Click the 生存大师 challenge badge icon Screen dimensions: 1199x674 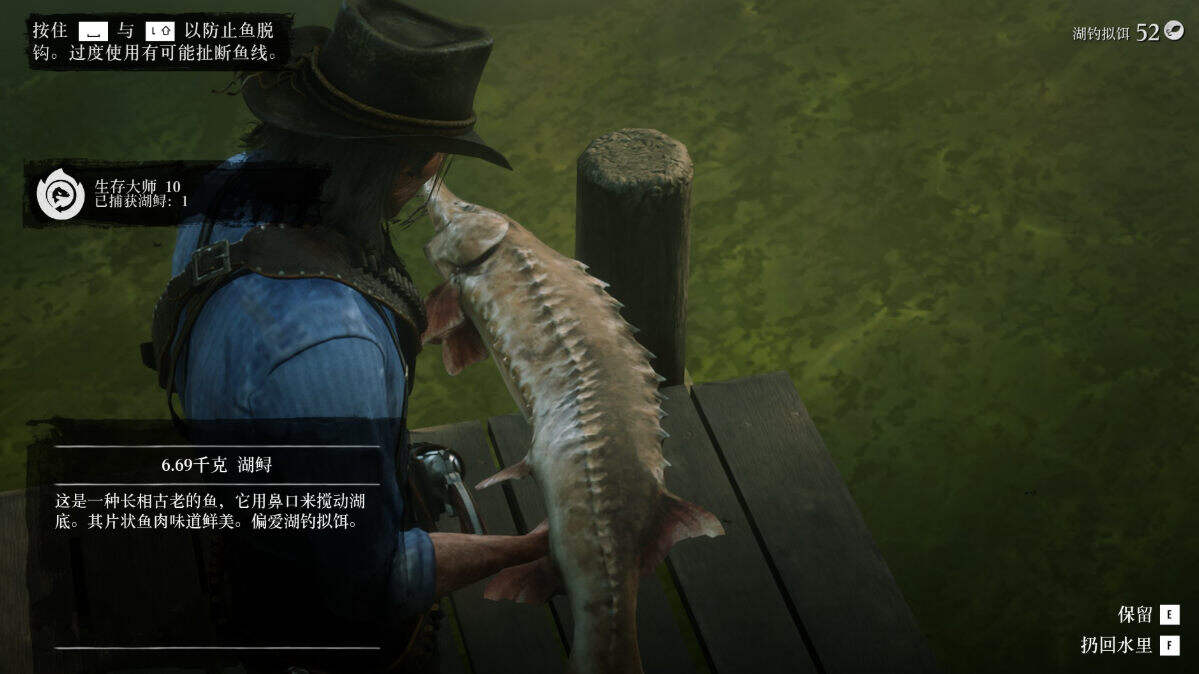[x=60, y=194]
